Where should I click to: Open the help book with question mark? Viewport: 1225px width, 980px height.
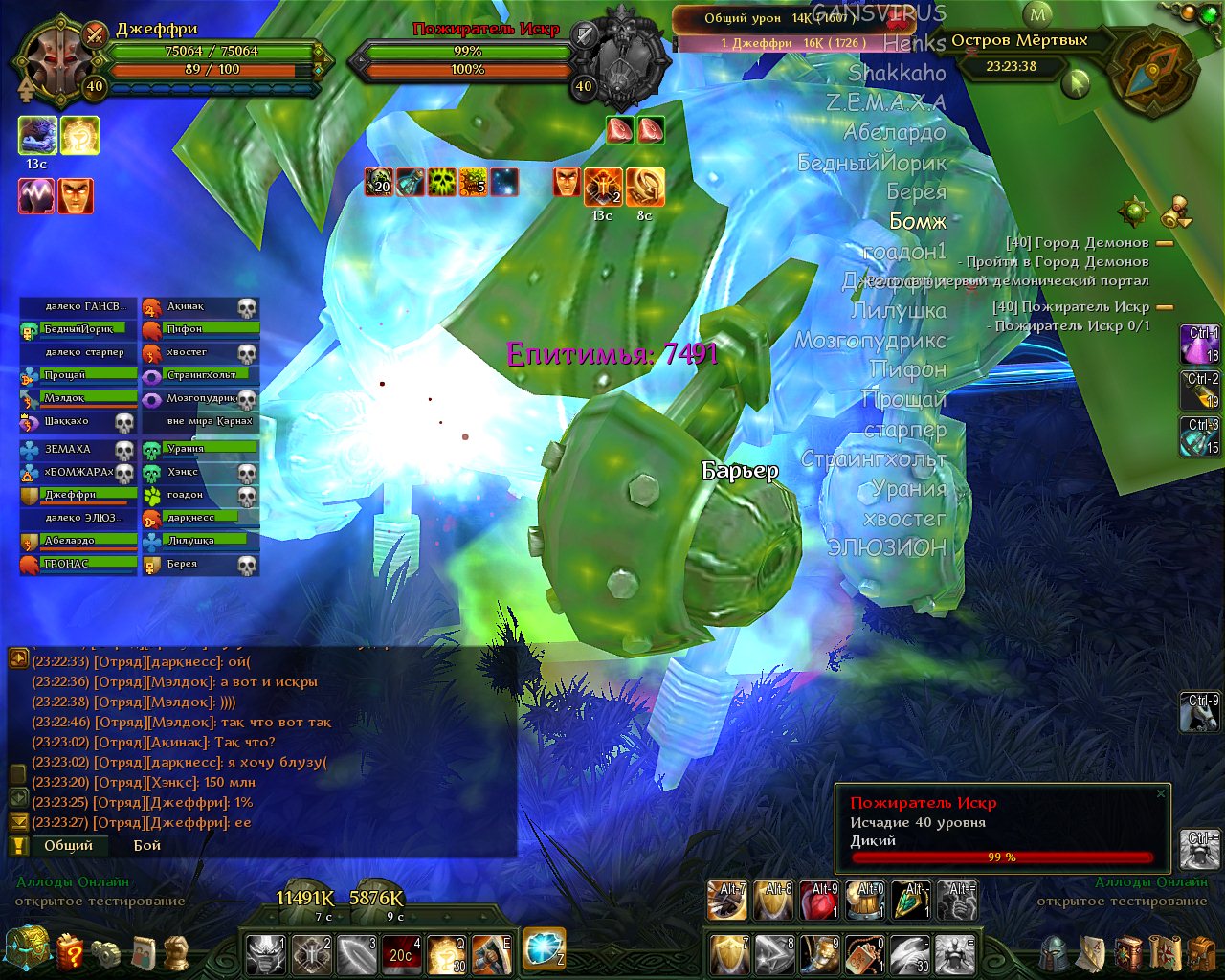pos(70,952)
